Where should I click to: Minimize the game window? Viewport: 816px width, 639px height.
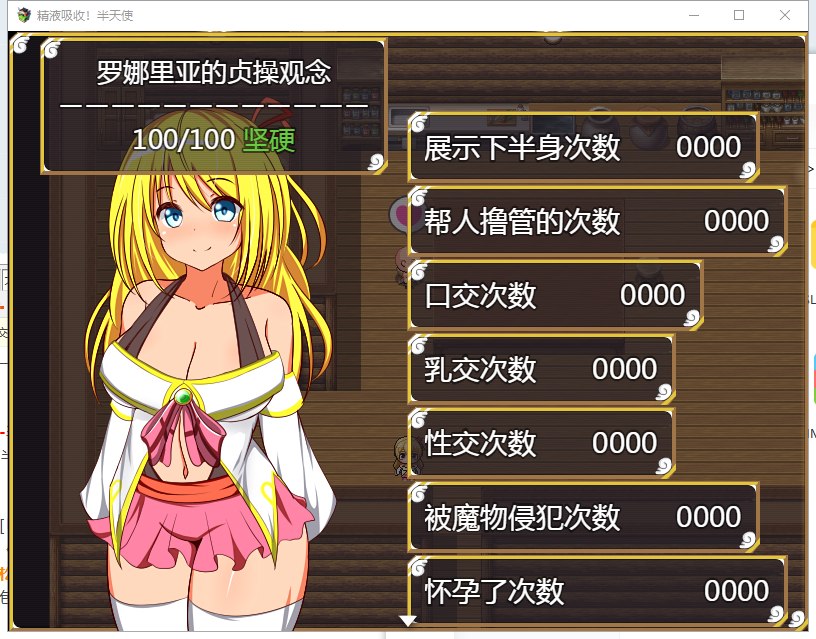(x=693, y=15)
